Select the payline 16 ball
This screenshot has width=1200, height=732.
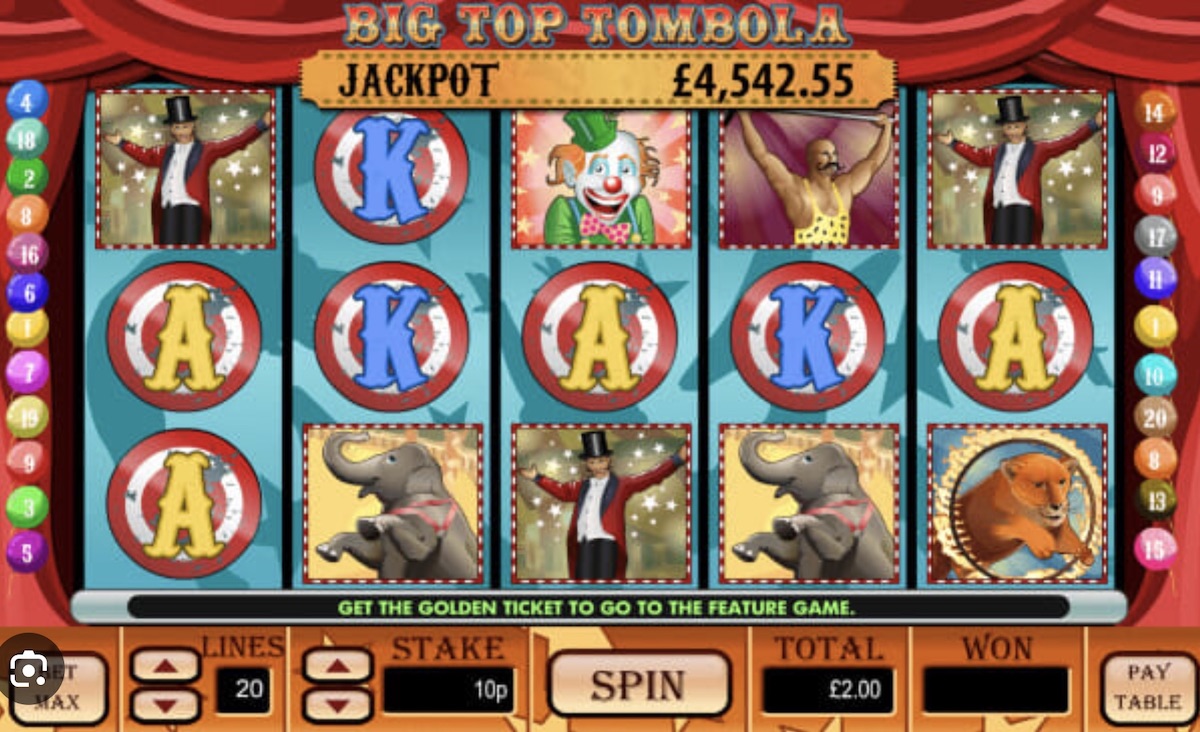pos(27,254)
